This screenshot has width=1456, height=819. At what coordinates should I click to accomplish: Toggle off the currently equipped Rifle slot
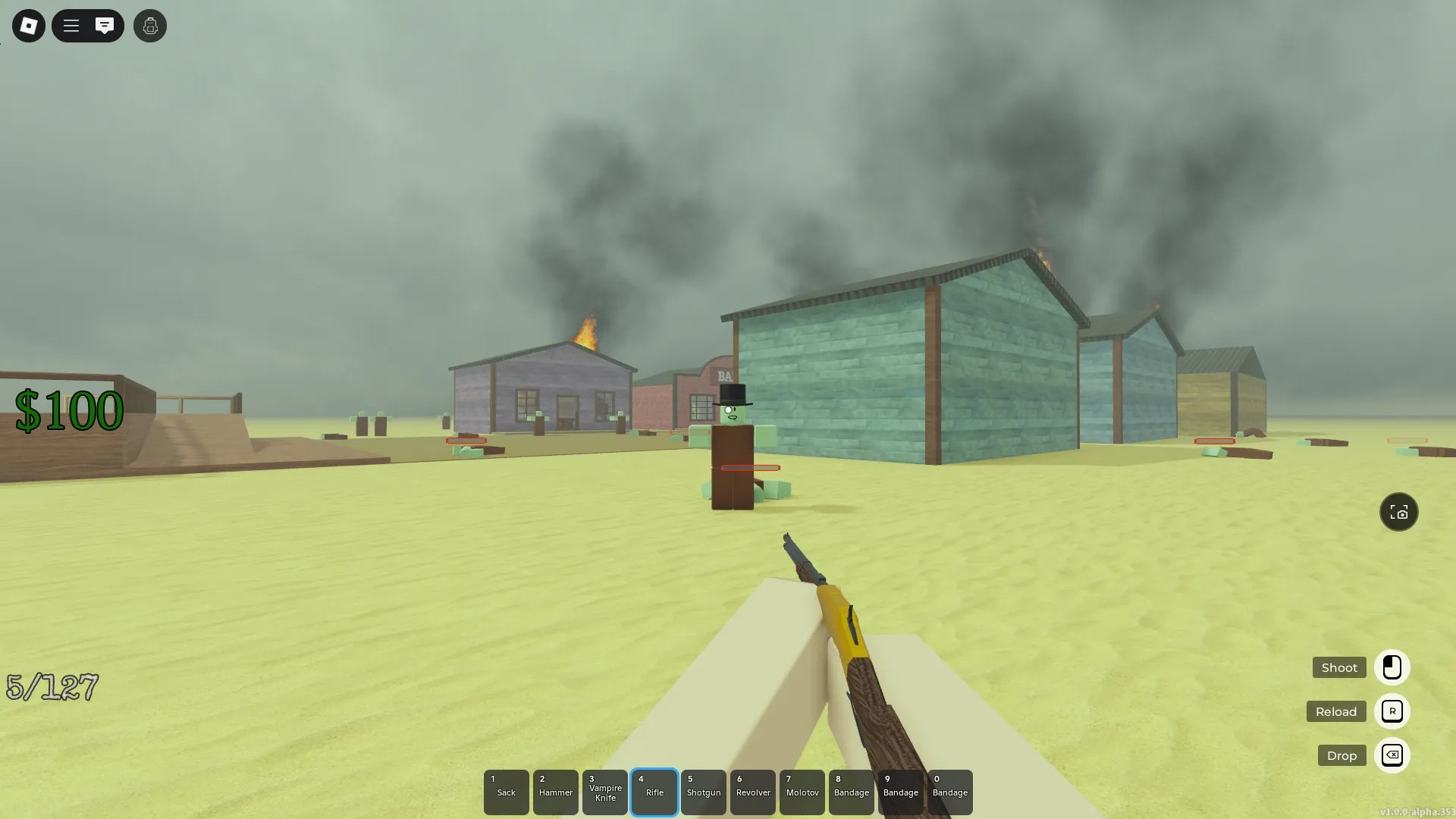coord(654,792)
